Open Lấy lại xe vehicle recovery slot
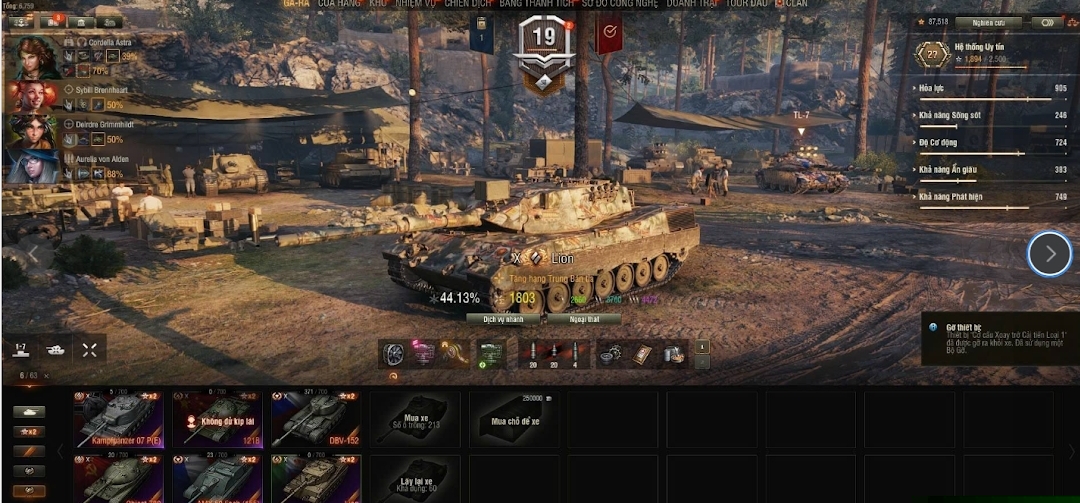 tap(415, 479)
